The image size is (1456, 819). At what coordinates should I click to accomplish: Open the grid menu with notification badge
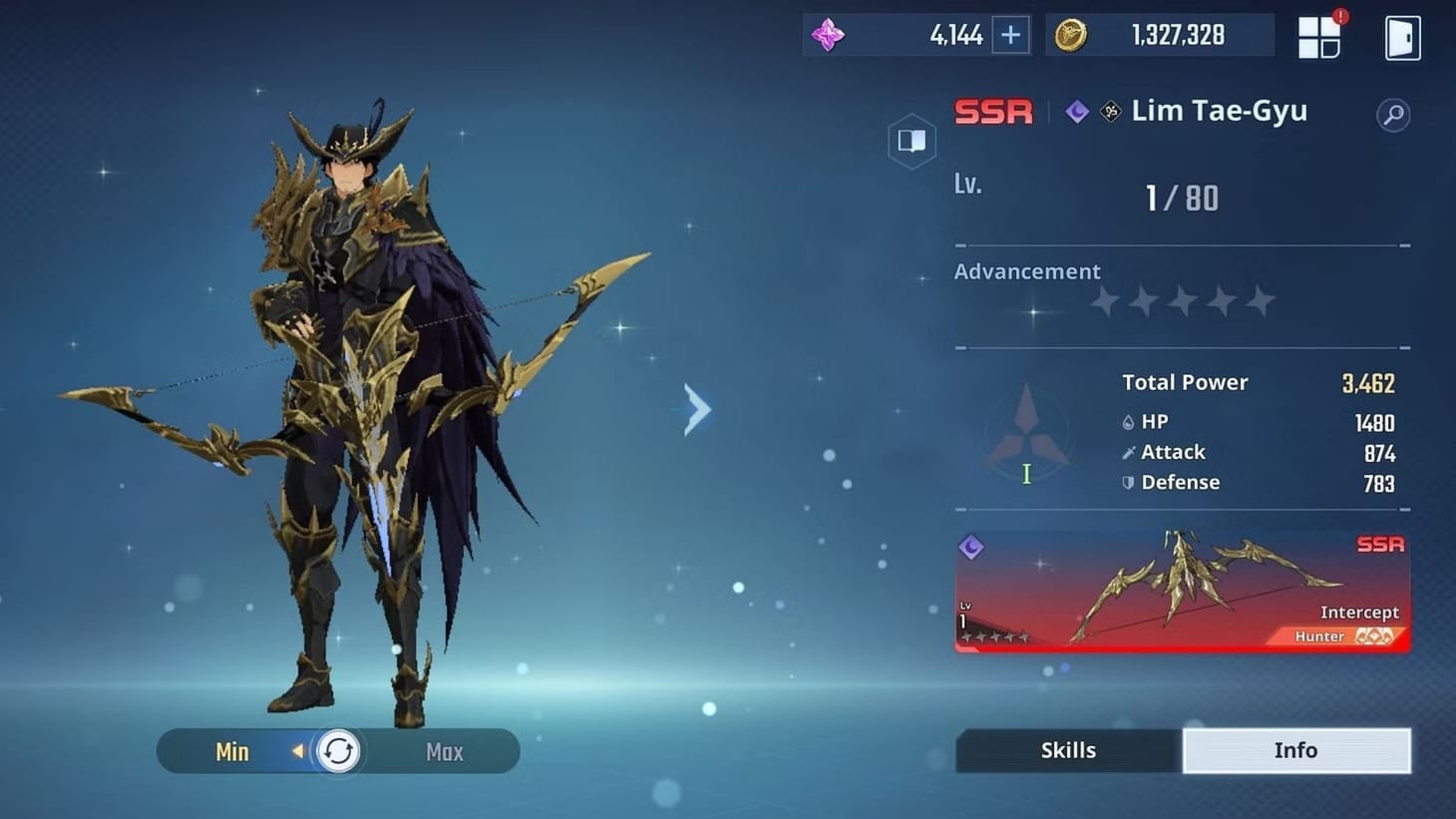(x=1319, y=36)
